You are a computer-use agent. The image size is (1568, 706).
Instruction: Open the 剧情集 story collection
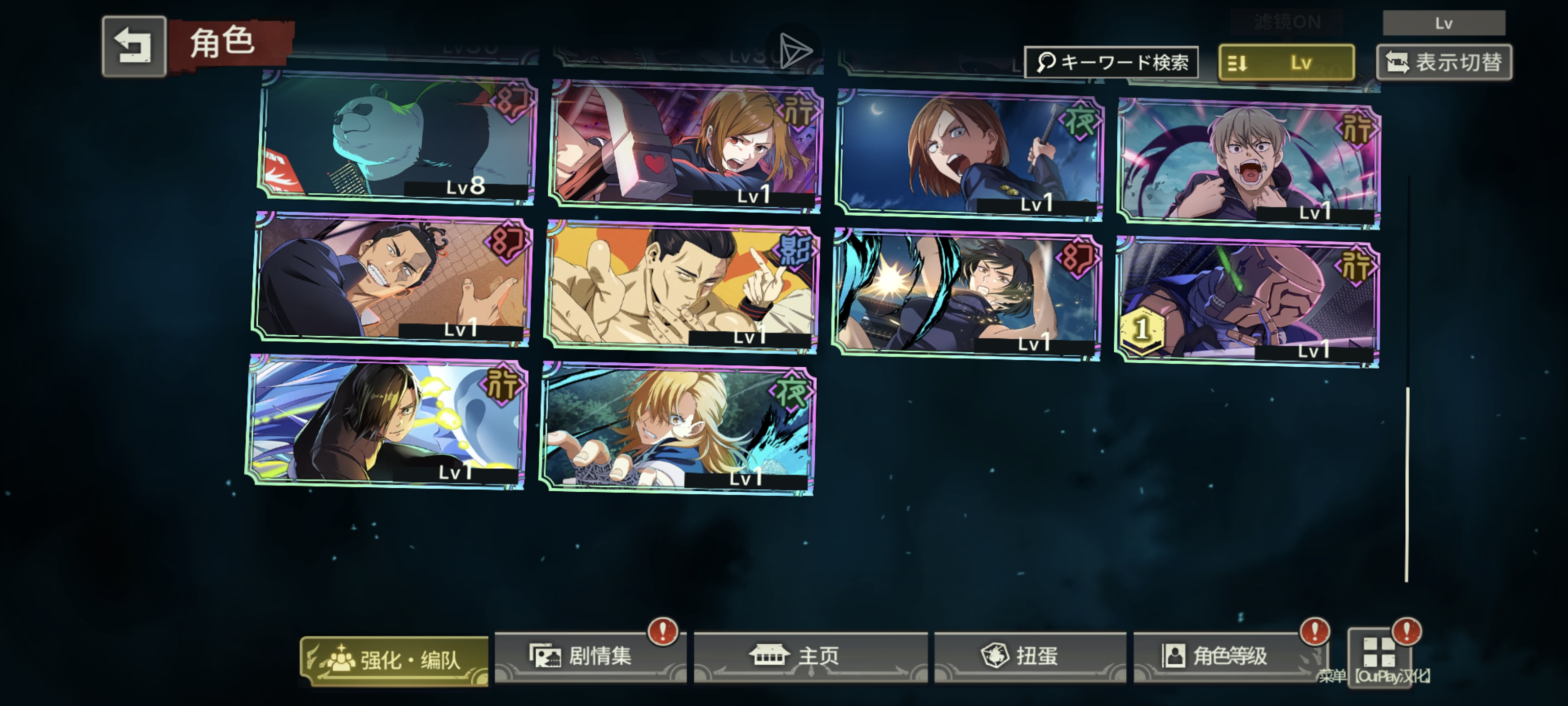[x=590, y=656]
